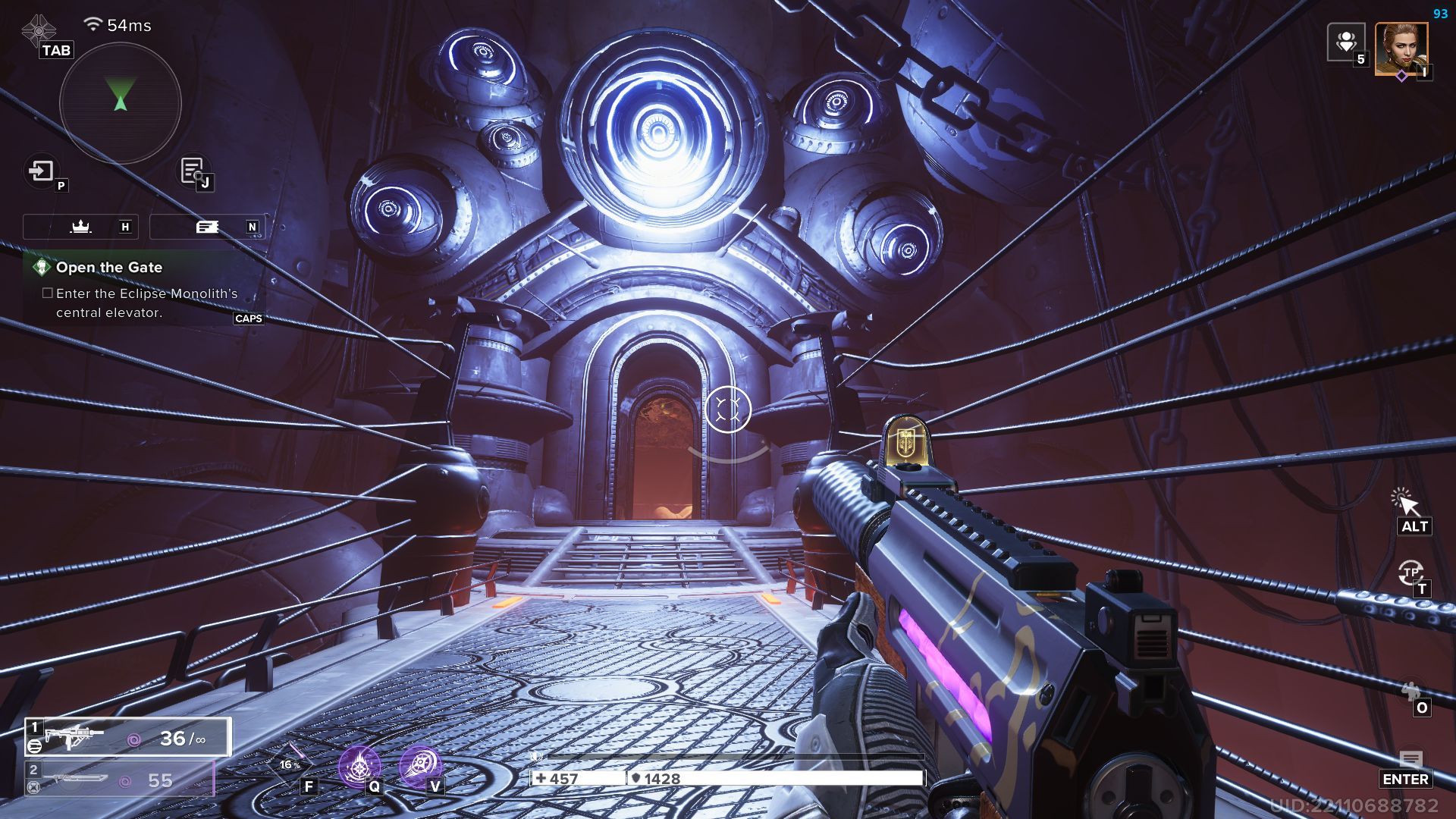Open the ticket button
Screen dimensions: 1456x819
207,227
